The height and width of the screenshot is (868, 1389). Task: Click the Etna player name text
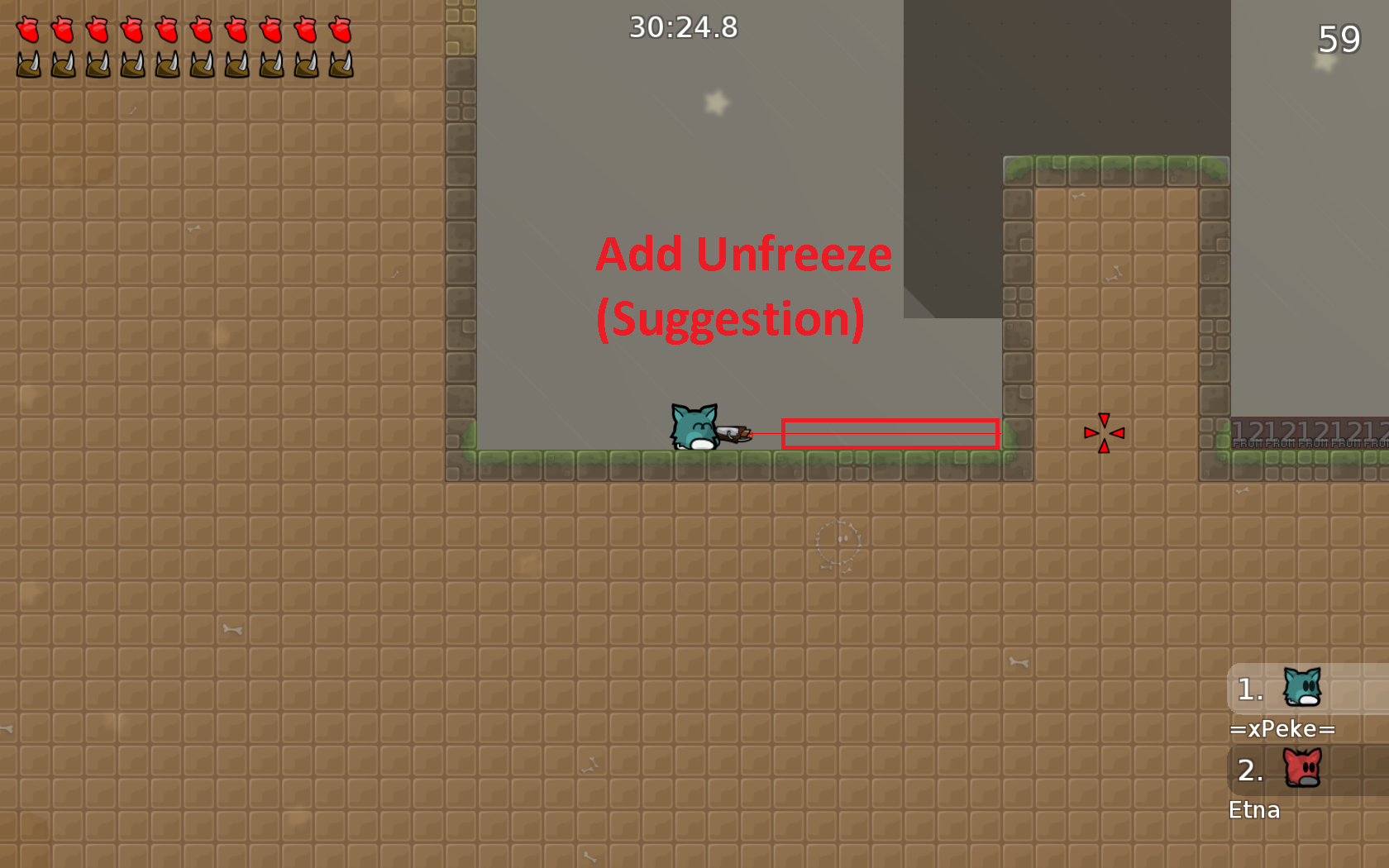1254,810
